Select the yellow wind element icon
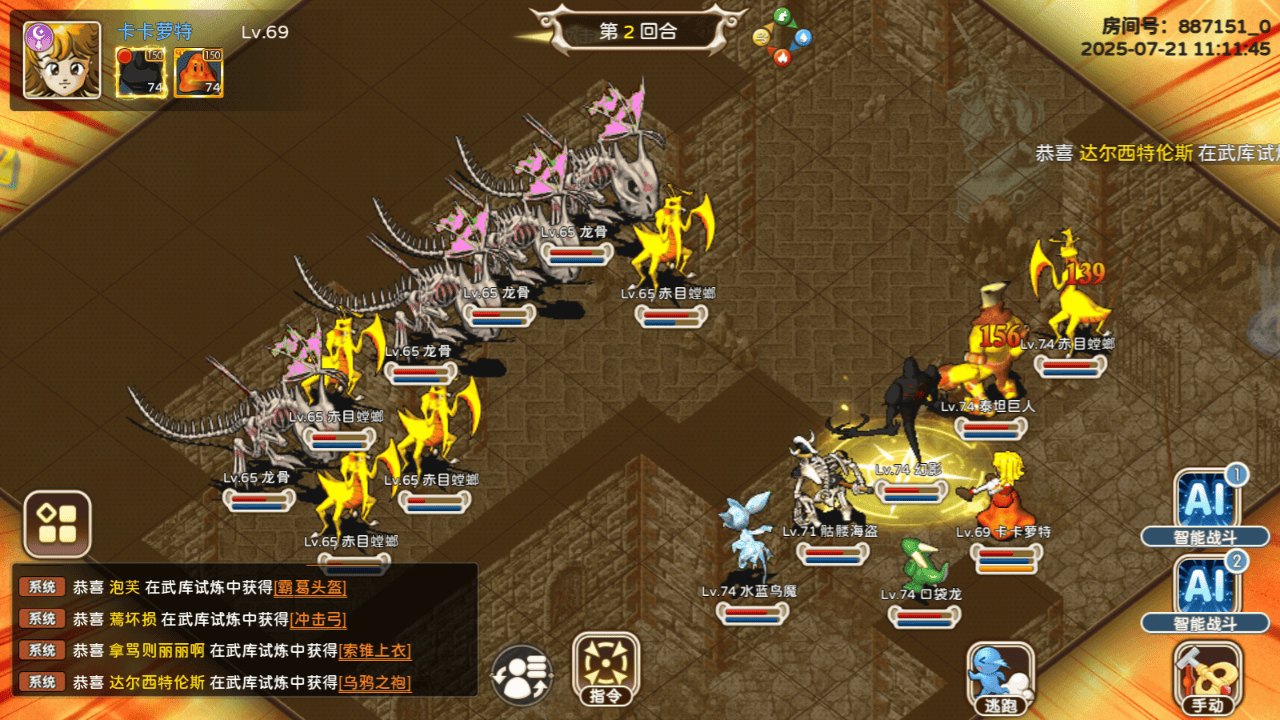Viewport: 1280px width, 720px height. (x=761, y=38)
